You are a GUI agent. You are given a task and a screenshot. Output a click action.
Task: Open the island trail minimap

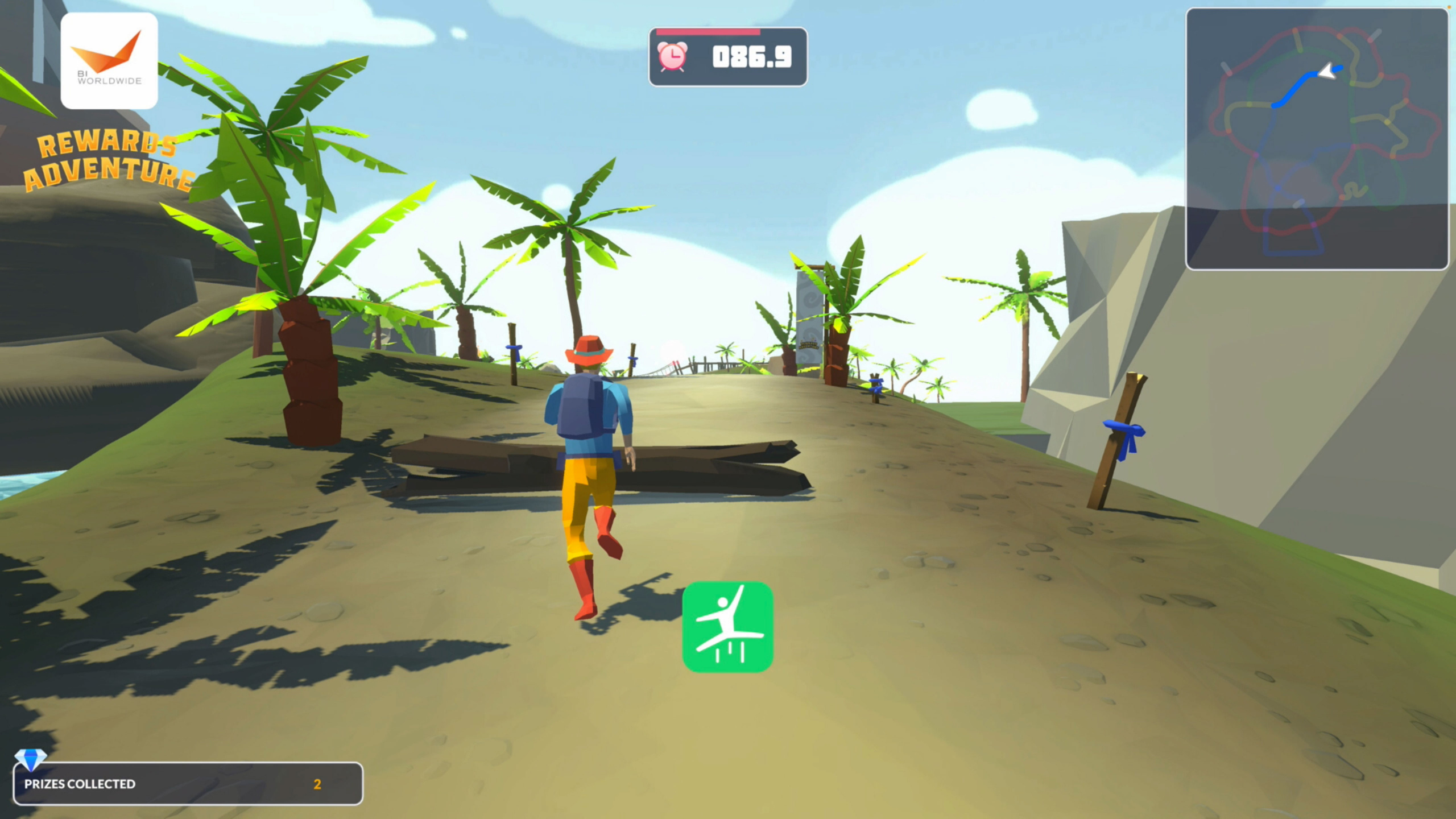pyautogui.click(x=1316, y=138)
